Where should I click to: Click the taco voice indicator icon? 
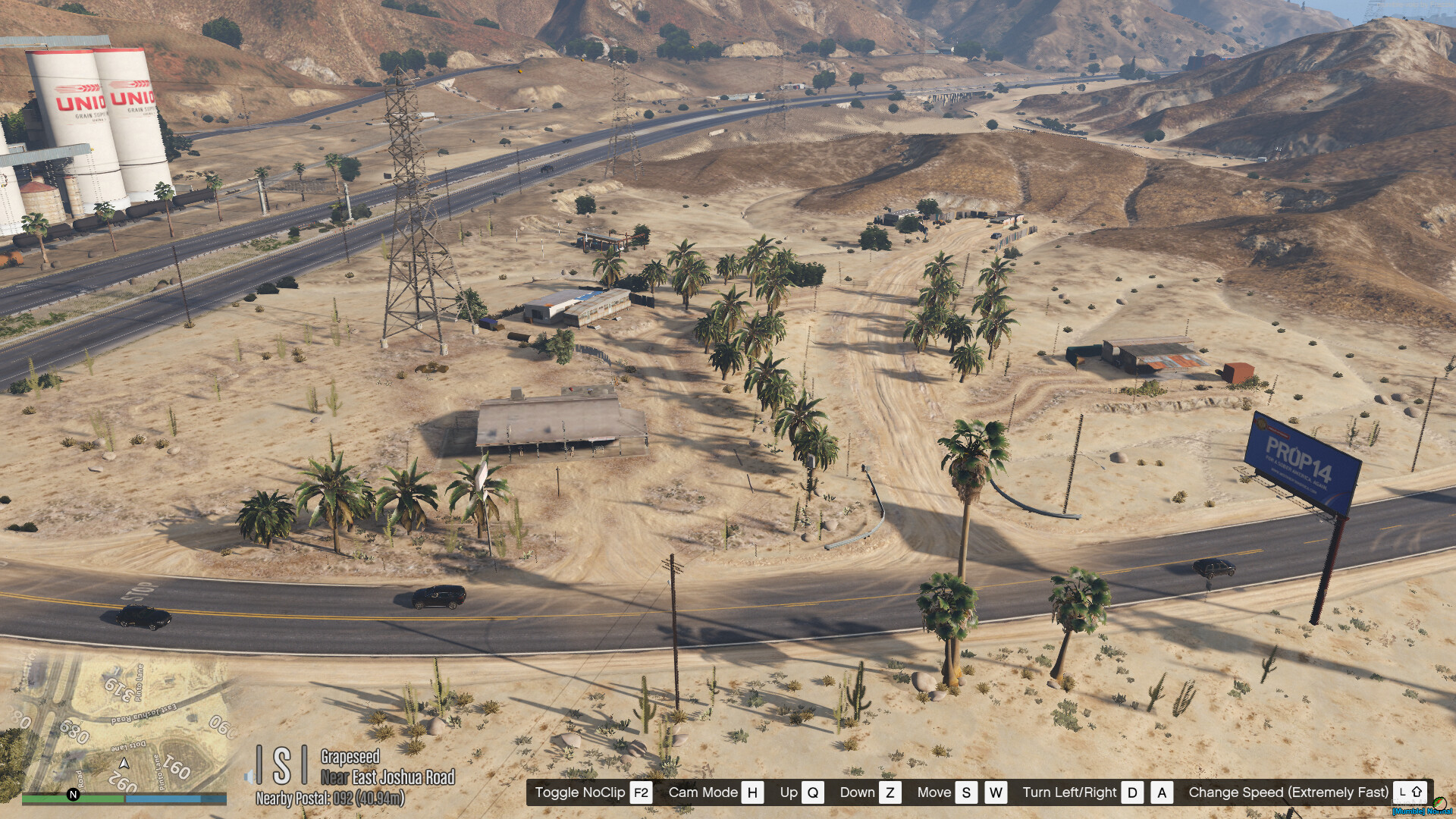coord(1440,805)
